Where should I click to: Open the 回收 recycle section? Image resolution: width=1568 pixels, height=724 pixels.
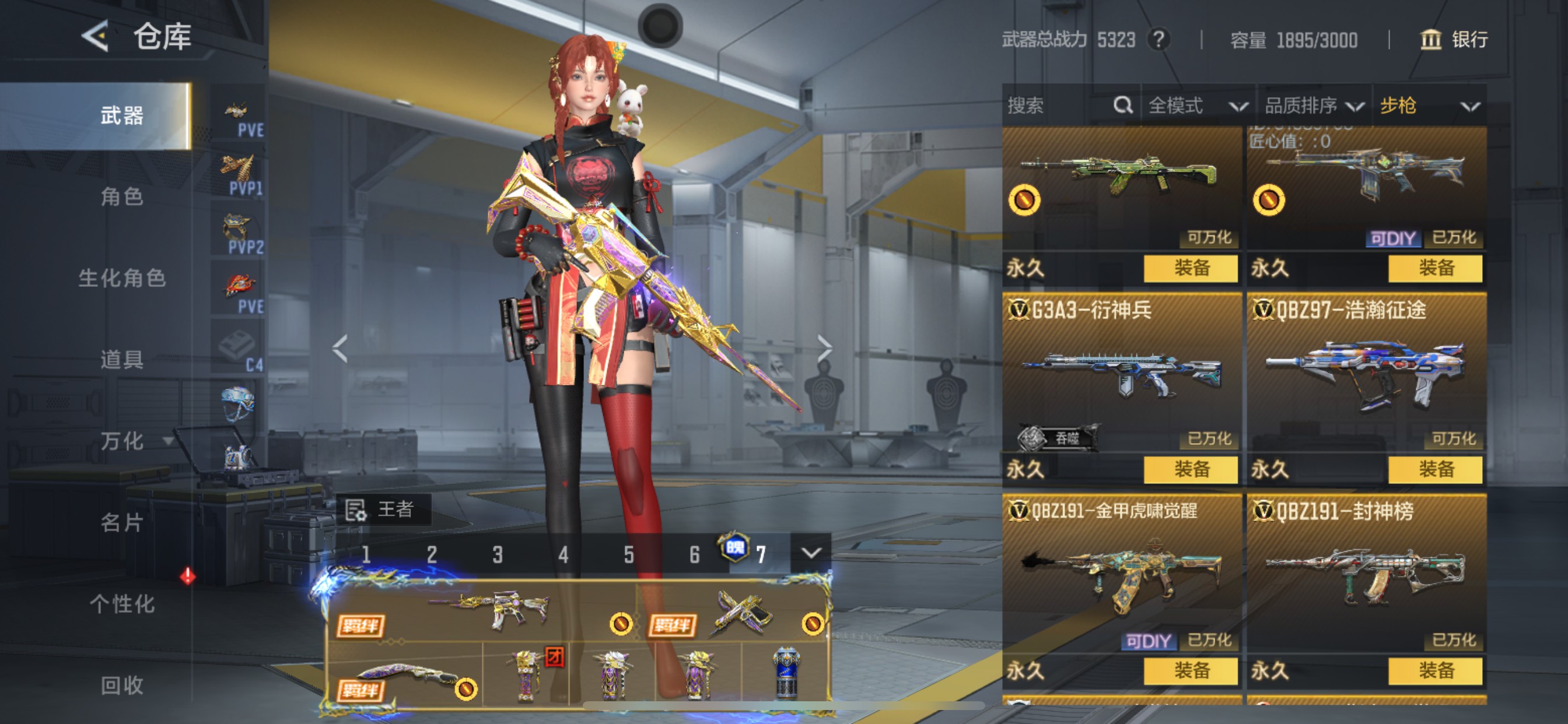(122, 685)
